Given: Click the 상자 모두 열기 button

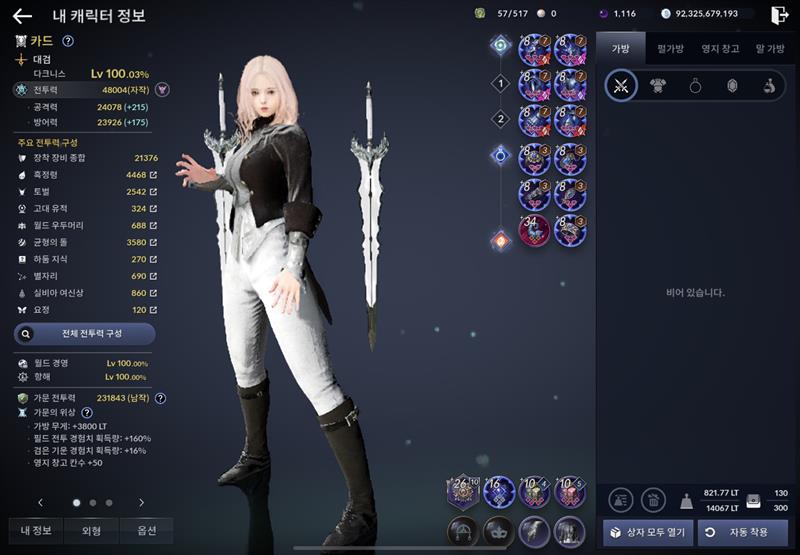Looking at the screenshot, I should tap(648, 531).
